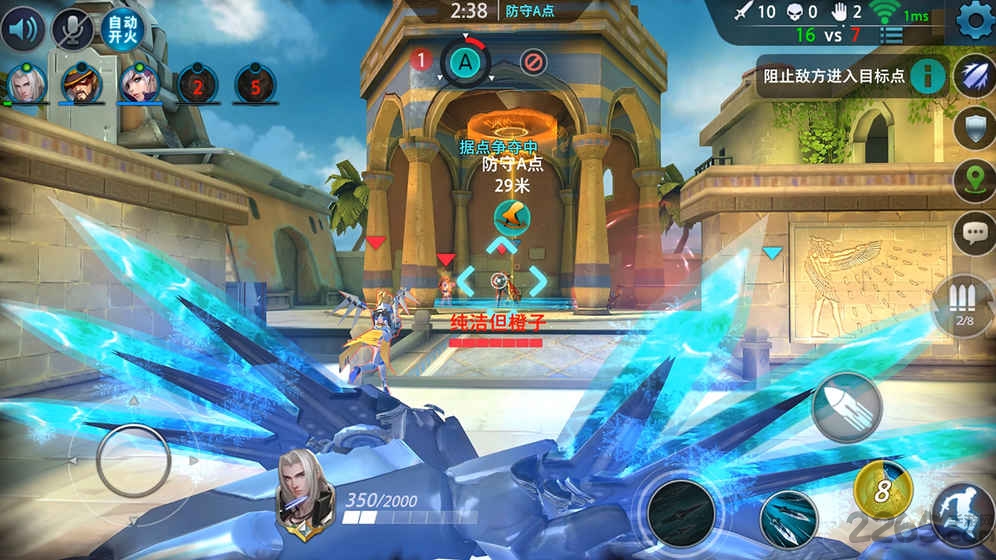Open the chat speech bubble
996x560 pixels.
pos(973,233)
